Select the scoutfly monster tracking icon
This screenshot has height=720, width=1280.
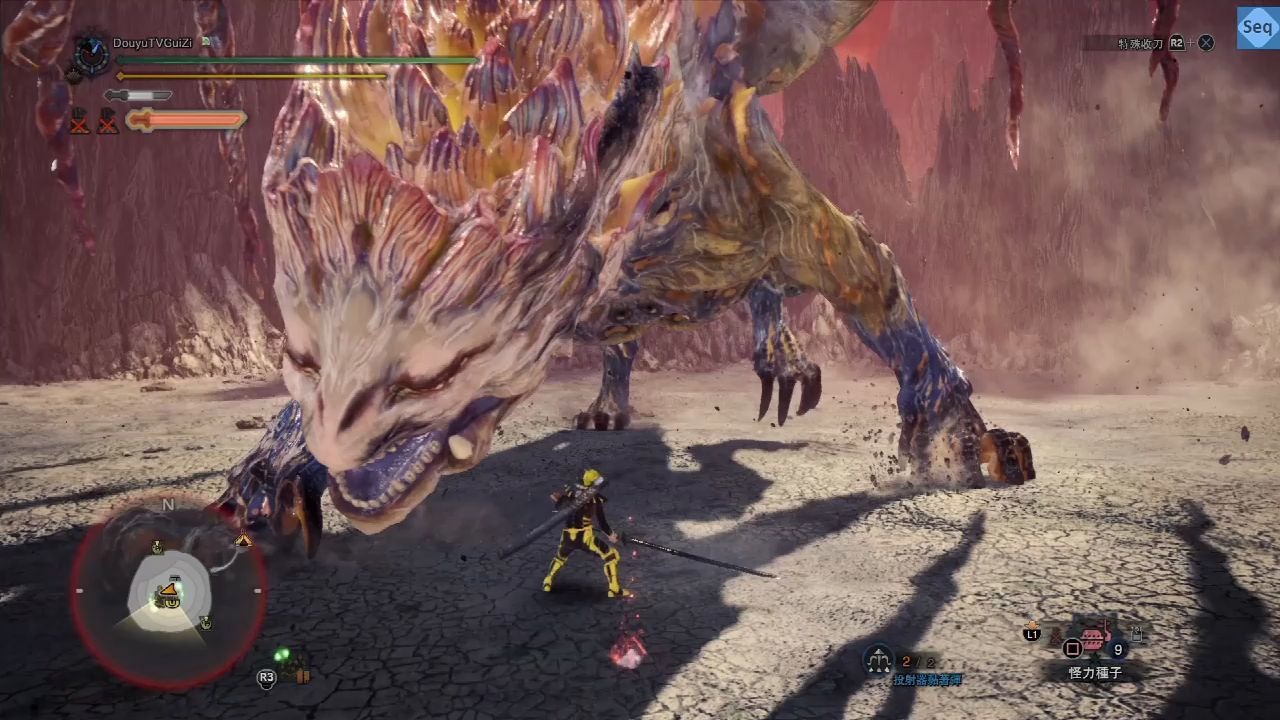(283, 657)
